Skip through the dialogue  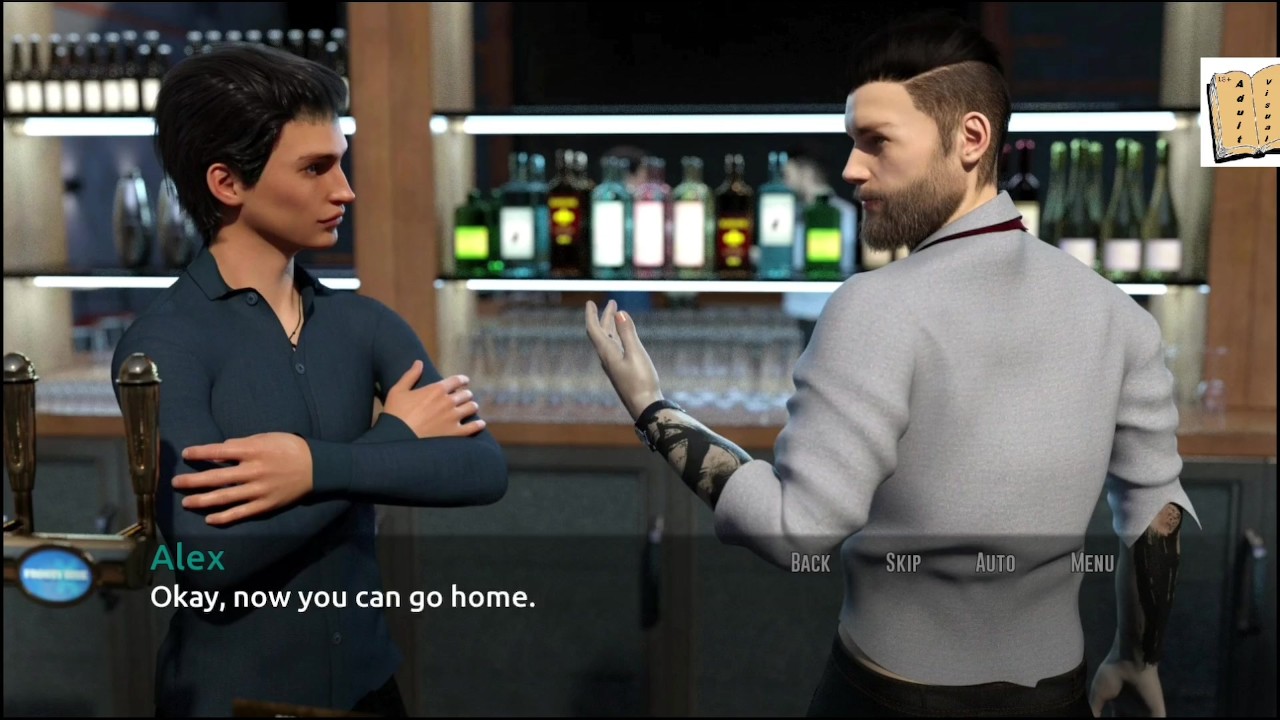tap(903, 563)
